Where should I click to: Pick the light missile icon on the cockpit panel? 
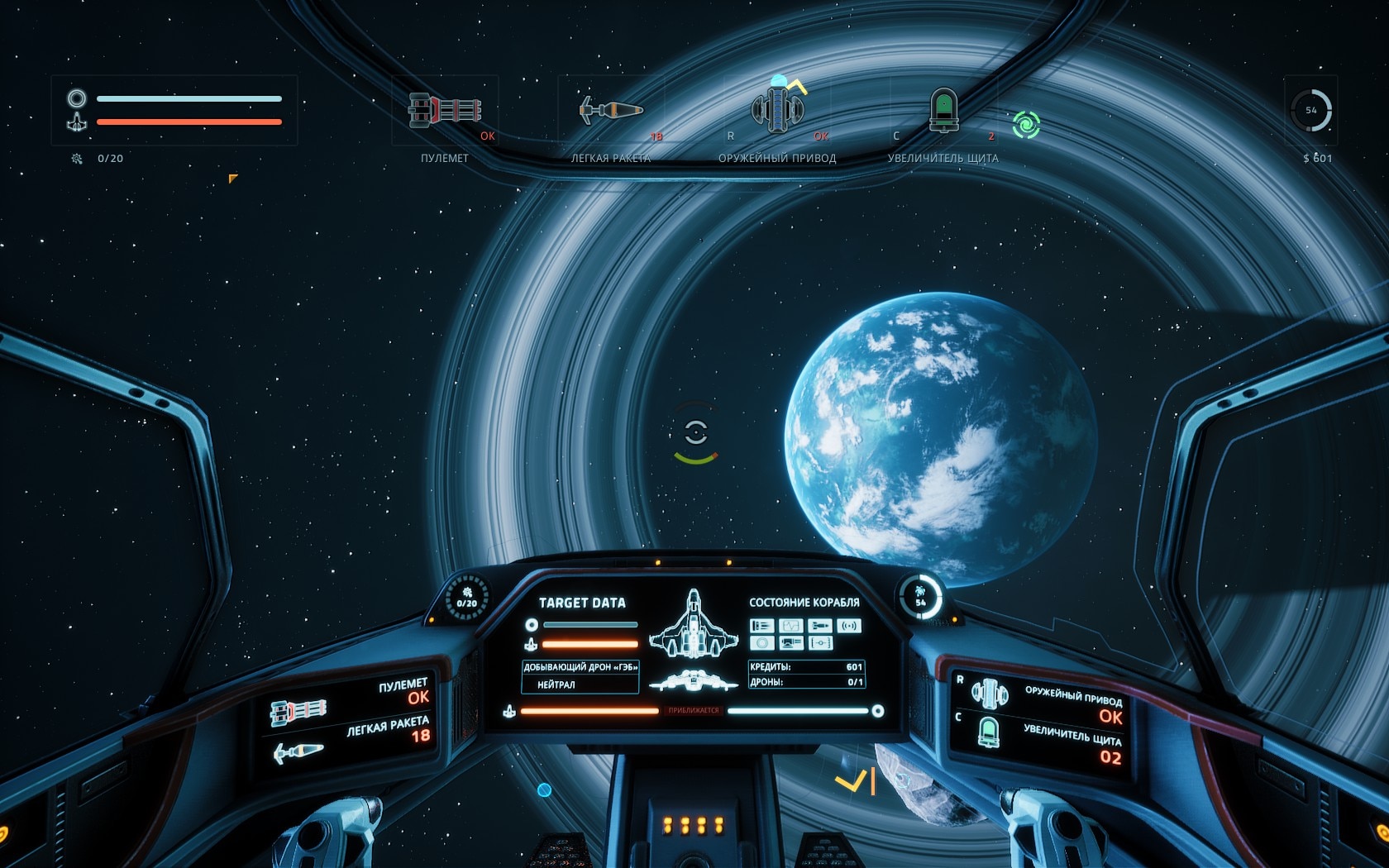coord(298,752)
